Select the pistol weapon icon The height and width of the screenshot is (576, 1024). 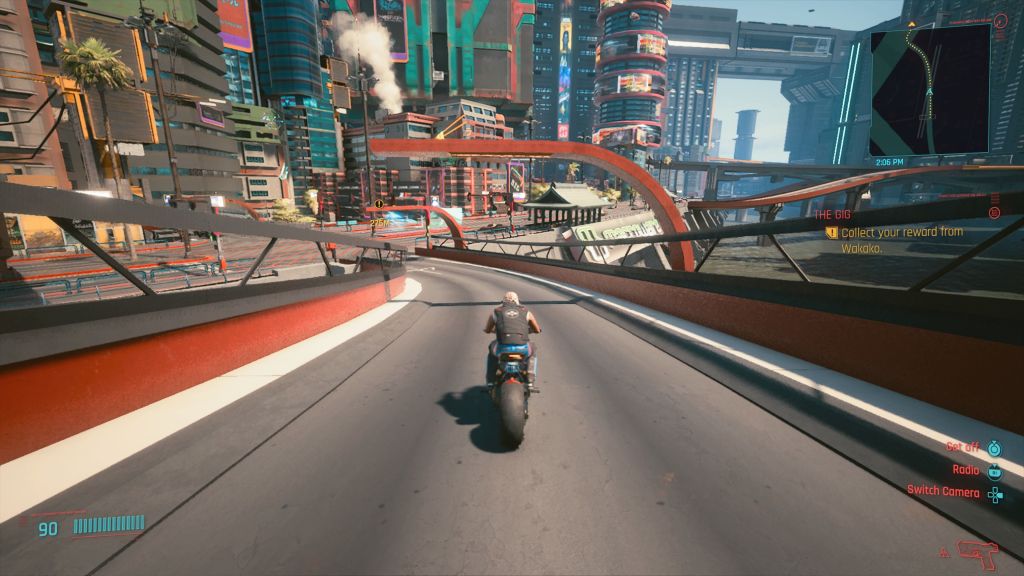click(x=977, y=551)
